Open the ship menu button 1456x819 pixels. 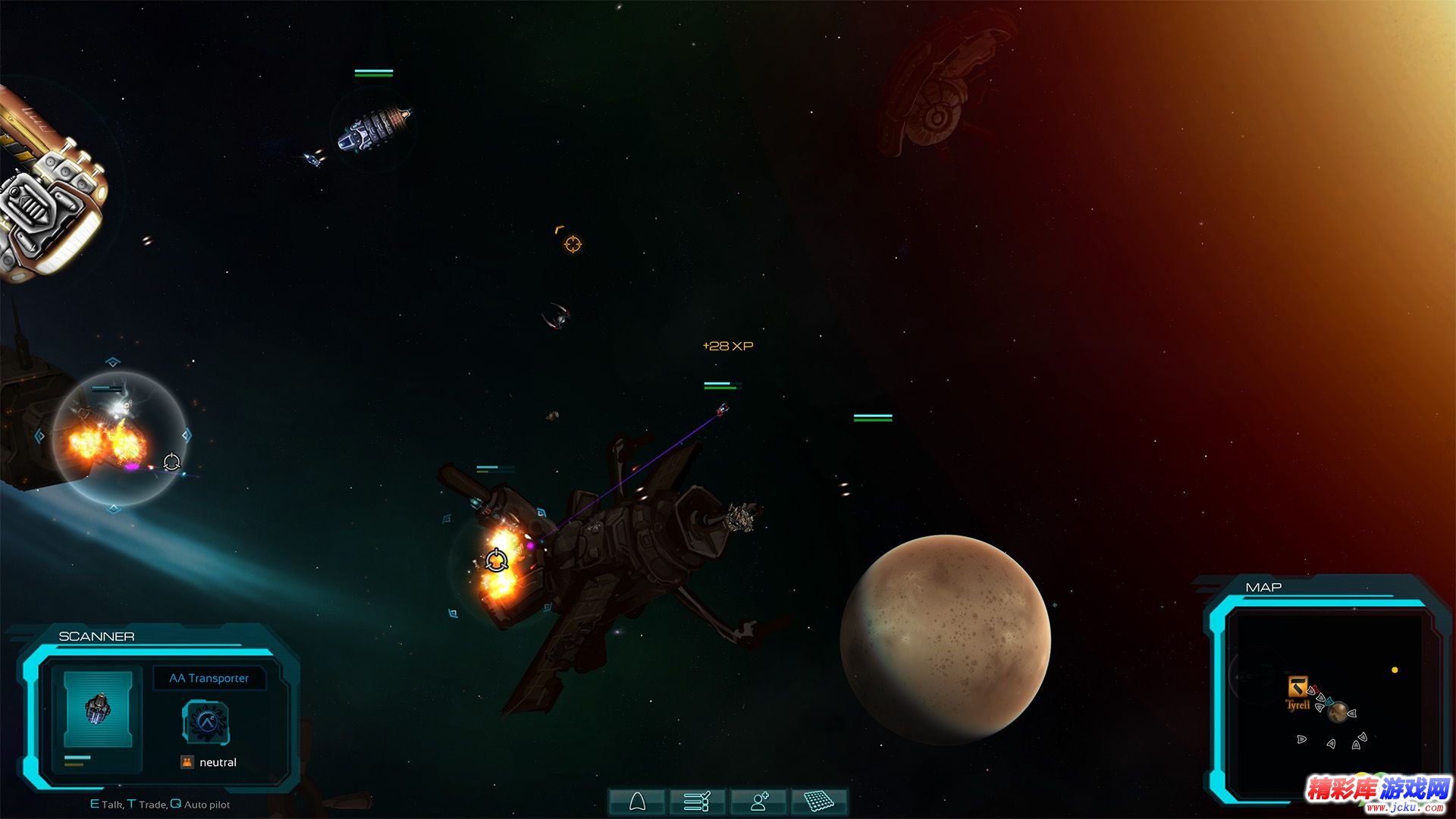click(637, 801)
